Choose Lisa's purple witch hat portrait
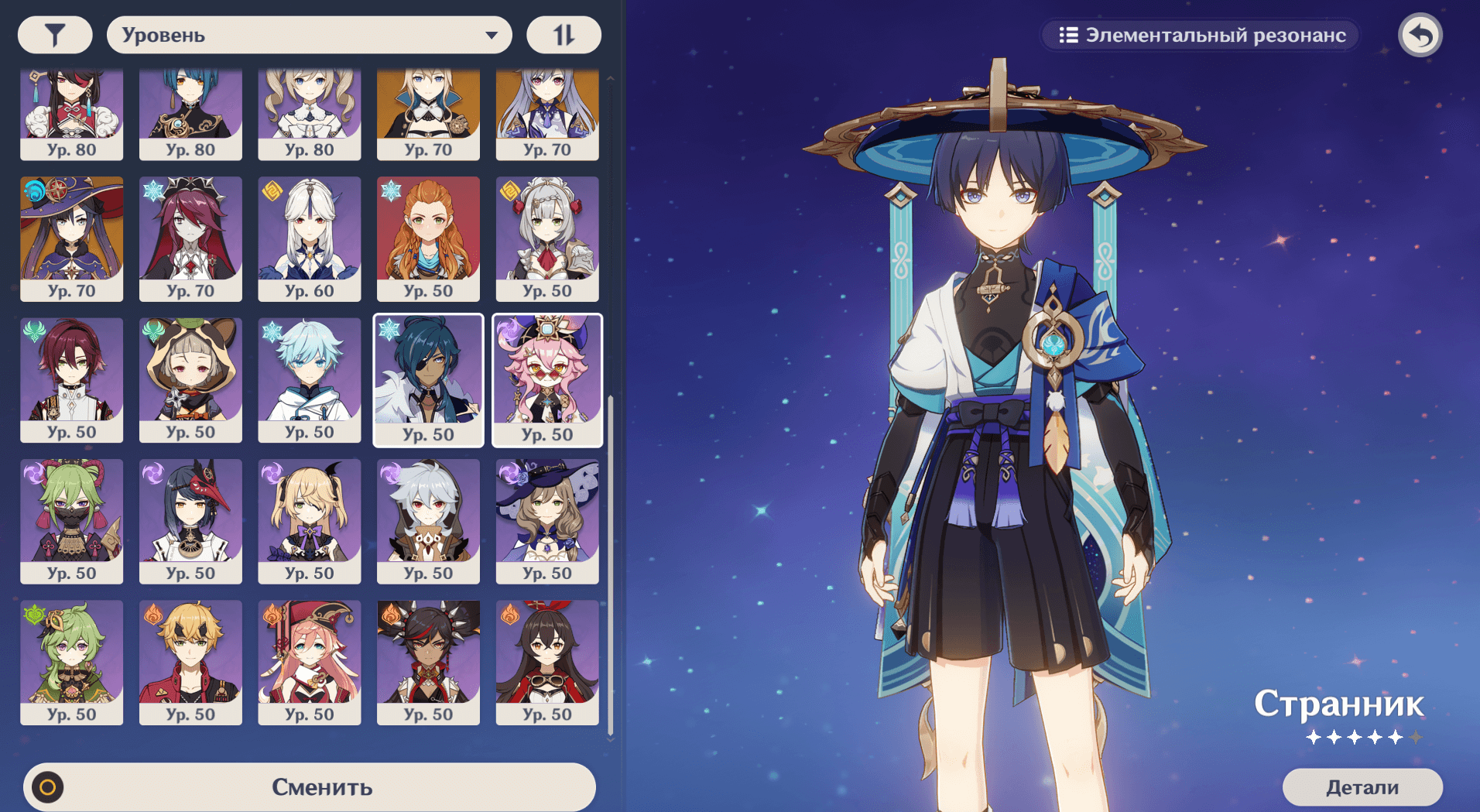This screenshot has width=1480, height=812. click(547, 520)
